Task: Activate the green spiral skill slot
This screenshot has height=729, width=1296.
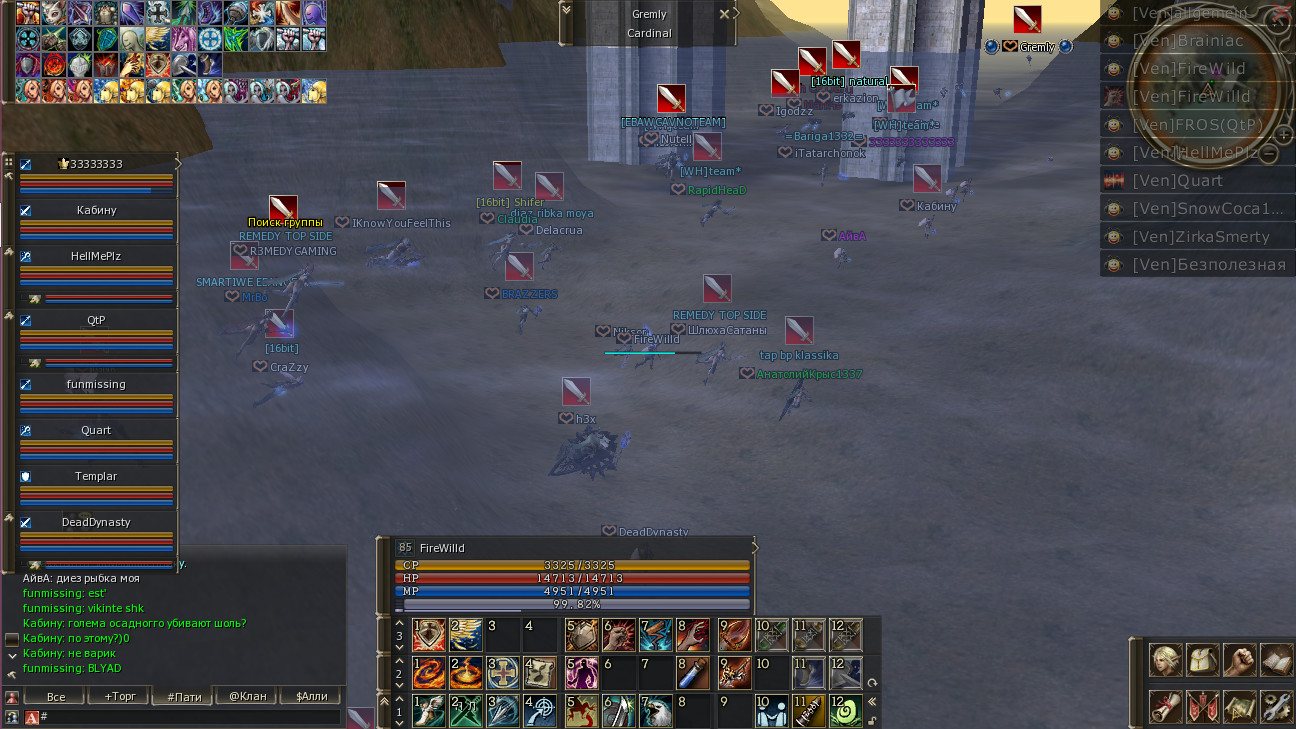Action: (846, 711)
